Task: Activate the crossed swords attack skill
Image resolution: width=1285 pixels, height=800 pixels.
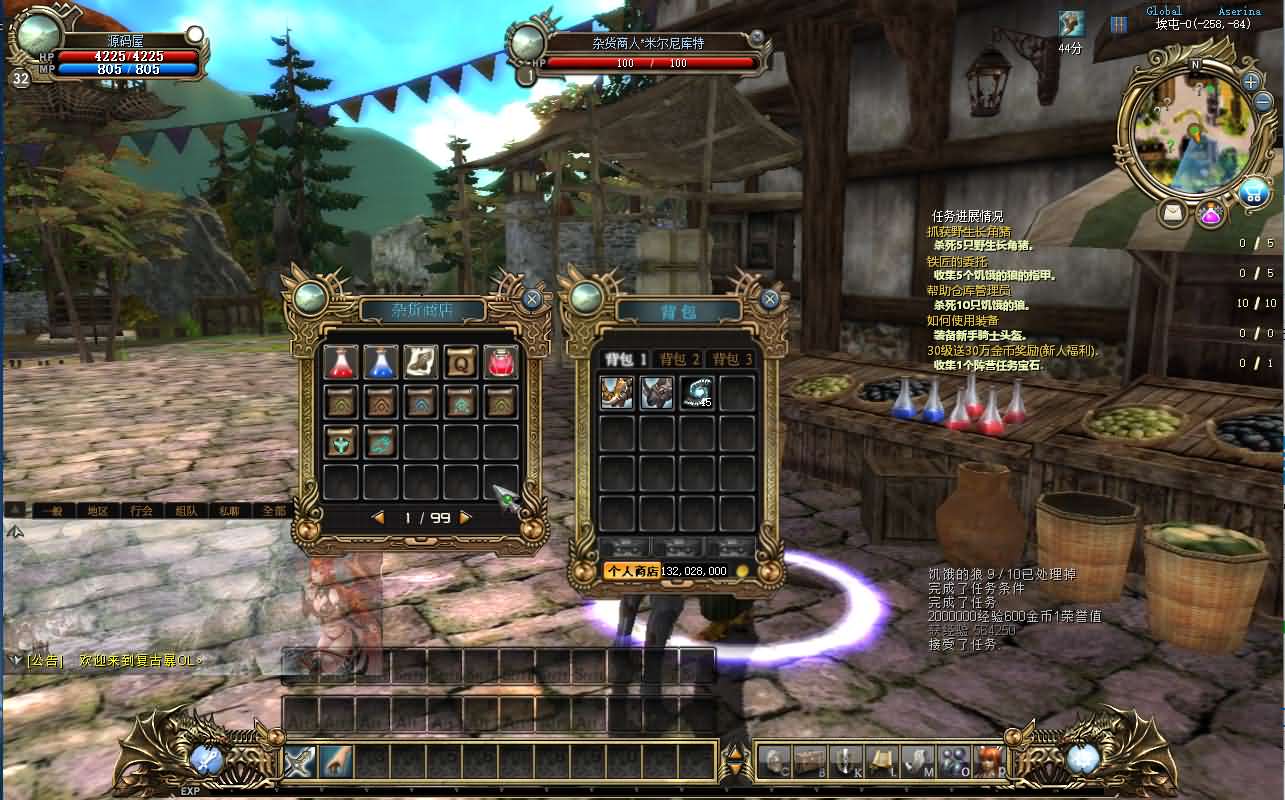Action: point(300,762)
